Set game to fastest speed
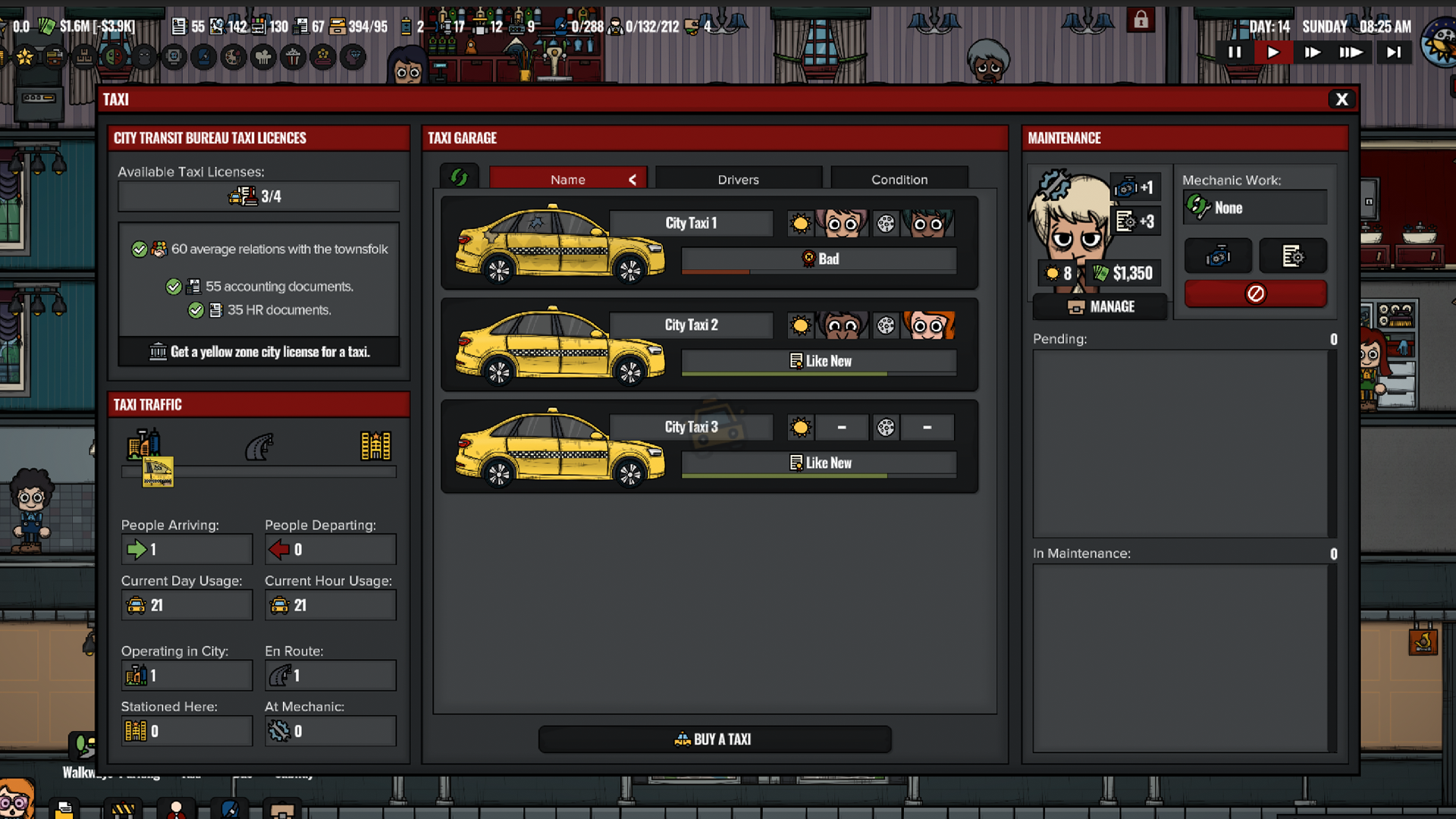 [1351, 52]
